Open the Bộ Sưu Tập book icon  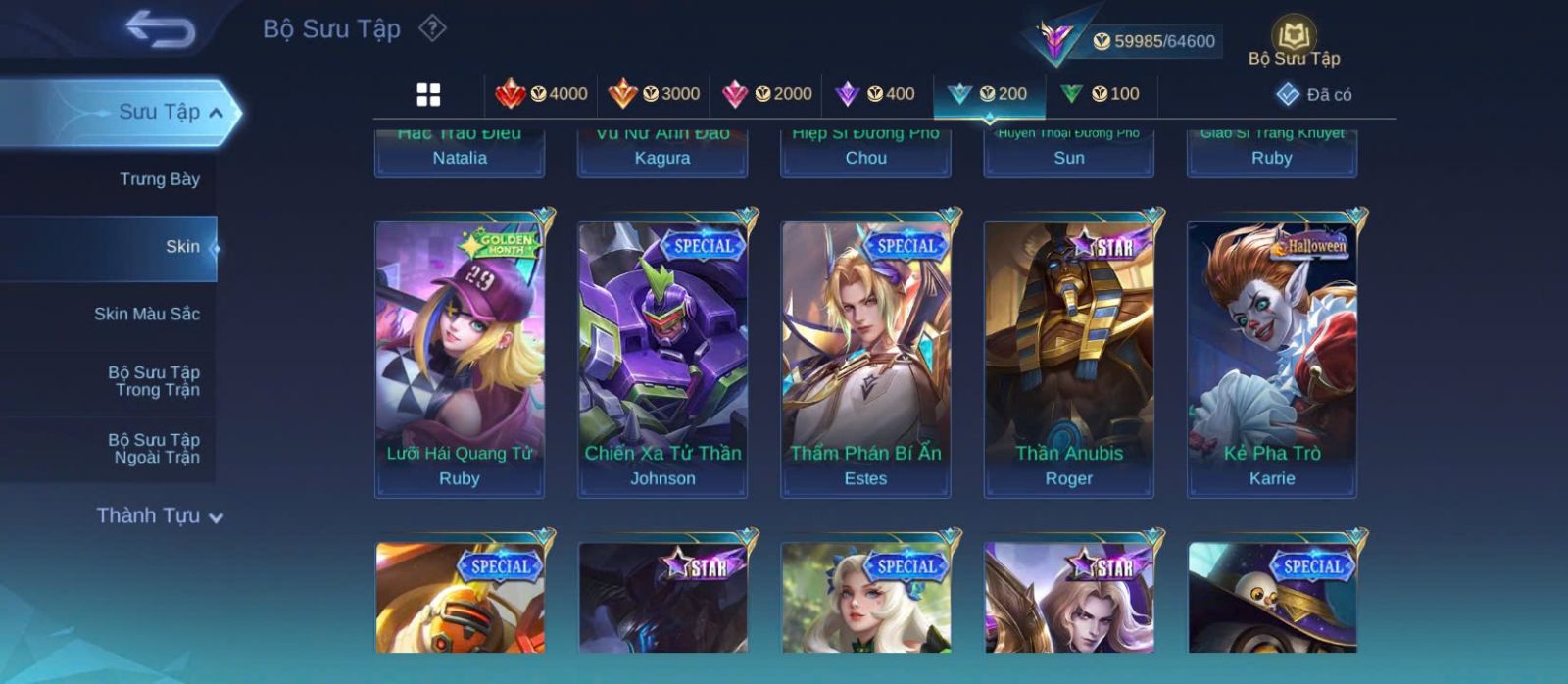pos(1294,39)
